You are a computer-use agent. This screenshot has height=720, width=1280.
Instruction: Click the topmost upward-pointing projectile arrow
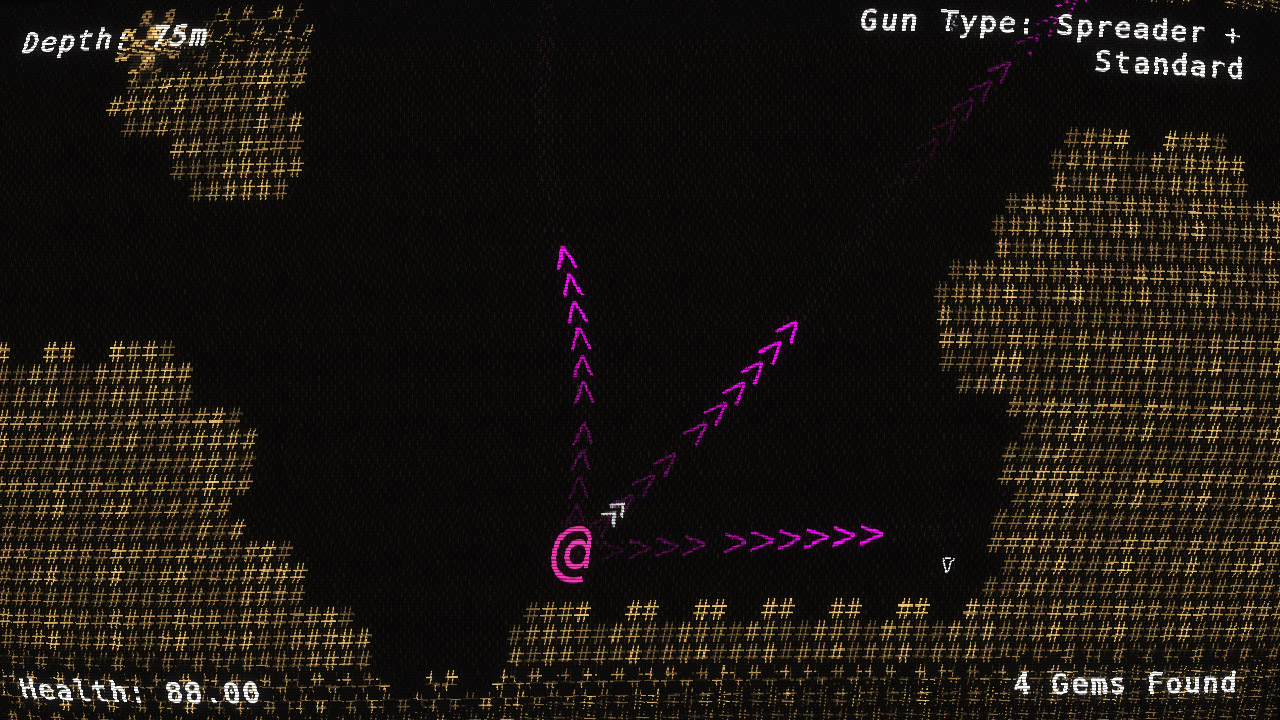[x=566, y=259]
